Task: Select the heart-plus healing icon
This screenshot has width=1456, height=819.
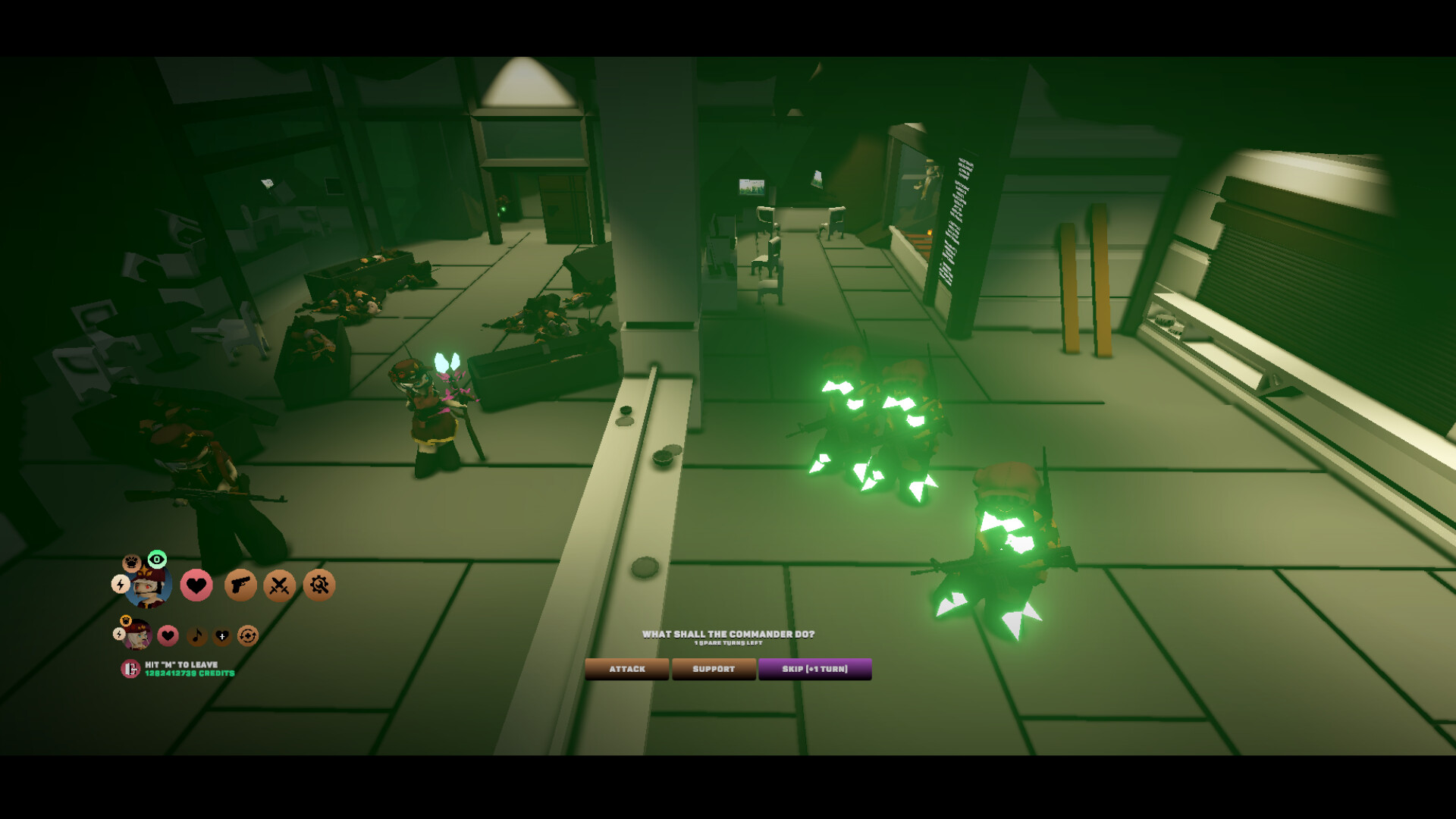Action: [222, 636]
